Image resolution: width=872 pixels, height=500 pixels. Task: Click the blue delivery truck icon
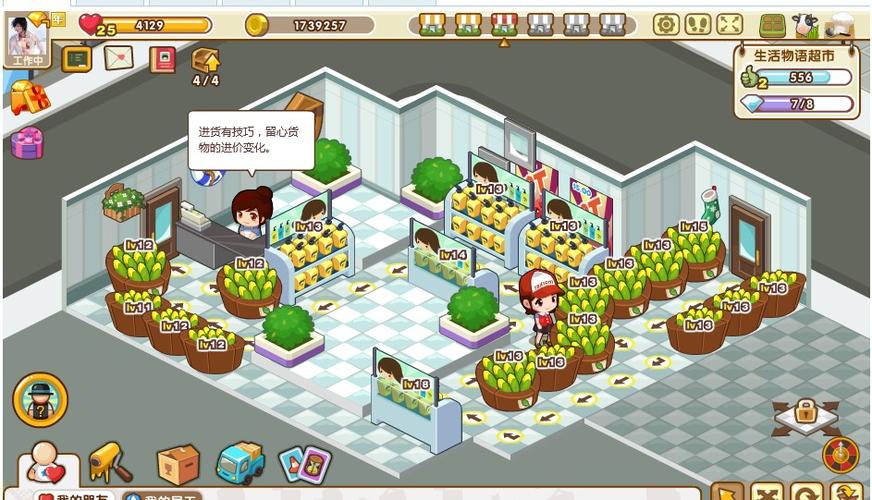pyautogui.click(x=240, y=463)
